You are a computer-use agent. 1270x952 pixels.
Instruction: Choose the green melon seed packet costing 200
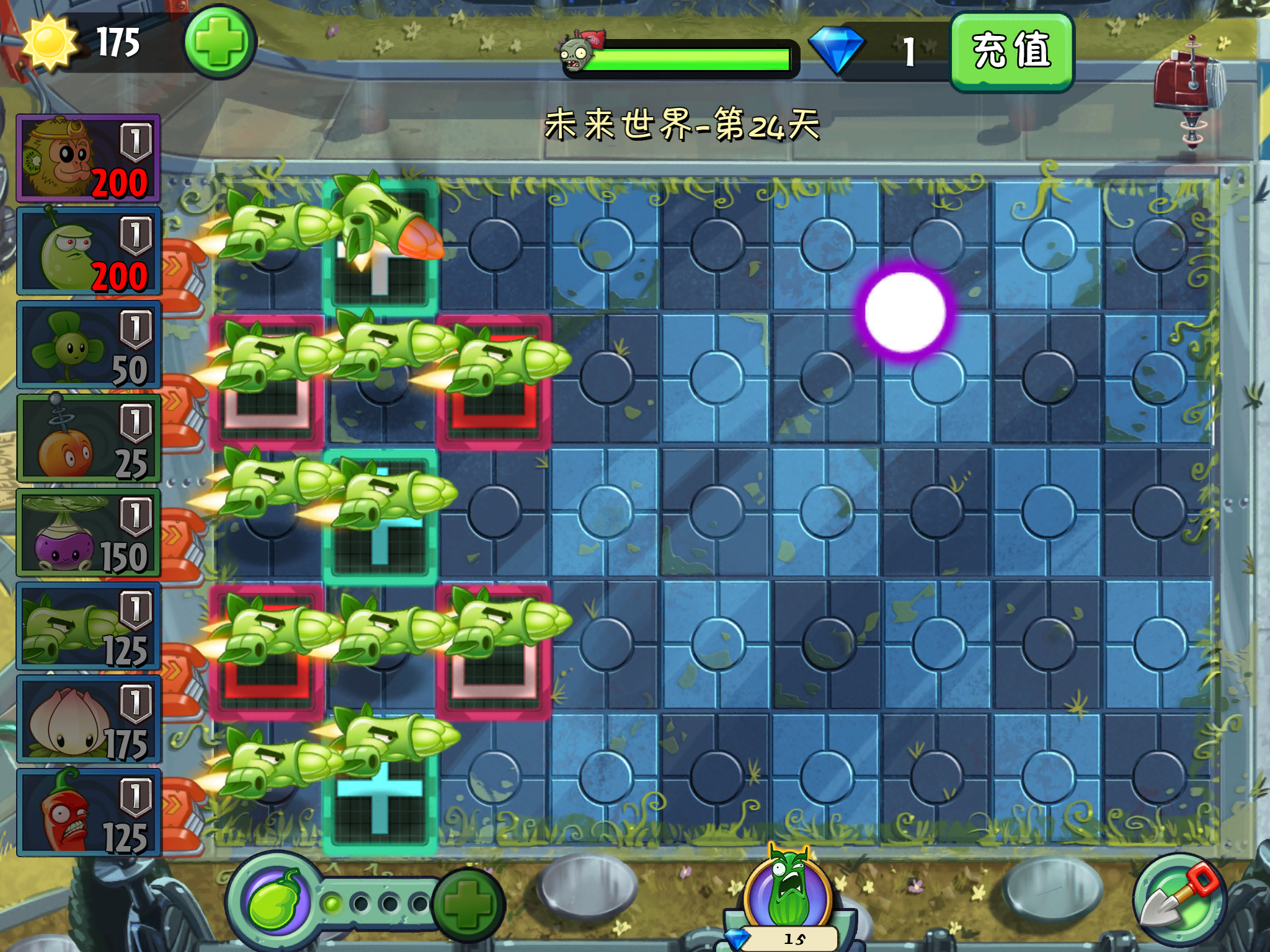click(x=88, y=252)
